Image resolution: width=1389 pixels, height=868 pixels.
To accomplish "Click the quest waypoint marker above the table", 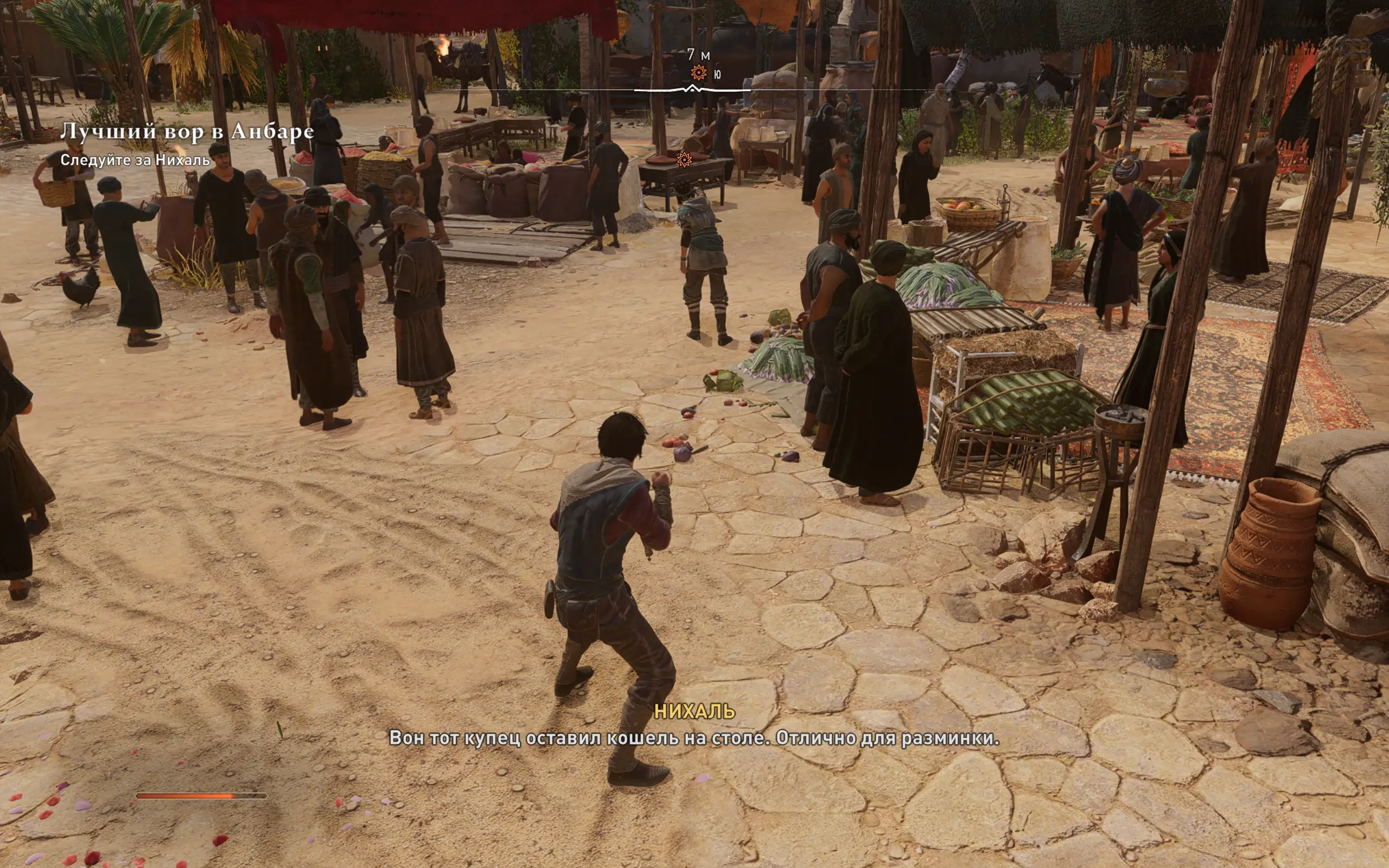I will coord(684,159).
